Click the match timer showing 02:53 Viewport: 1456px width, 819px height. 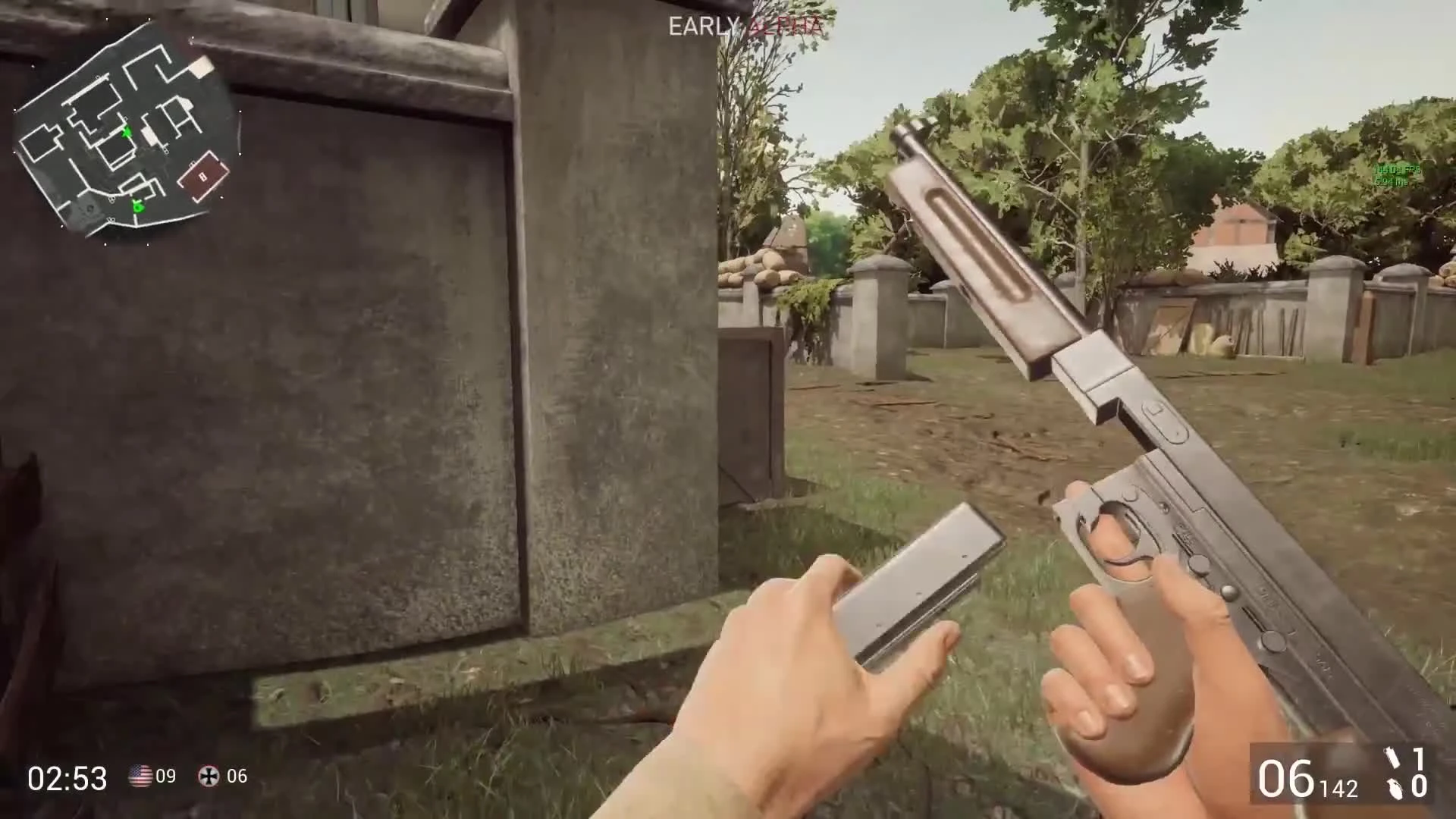(x=68, y=777)
